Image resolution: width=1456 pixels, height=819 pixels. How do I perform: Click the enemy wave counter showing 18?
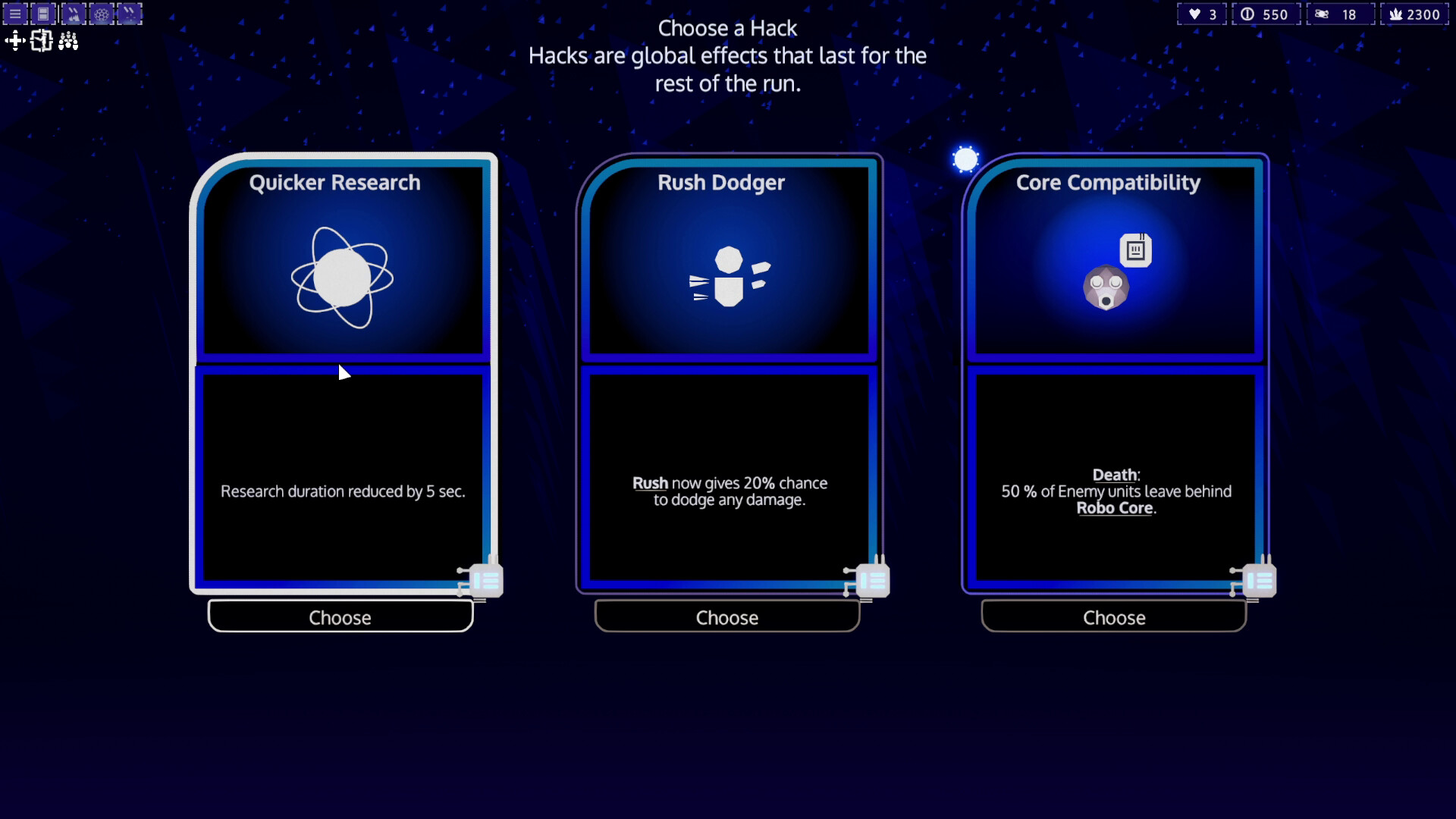click(x=1341, y=14)
